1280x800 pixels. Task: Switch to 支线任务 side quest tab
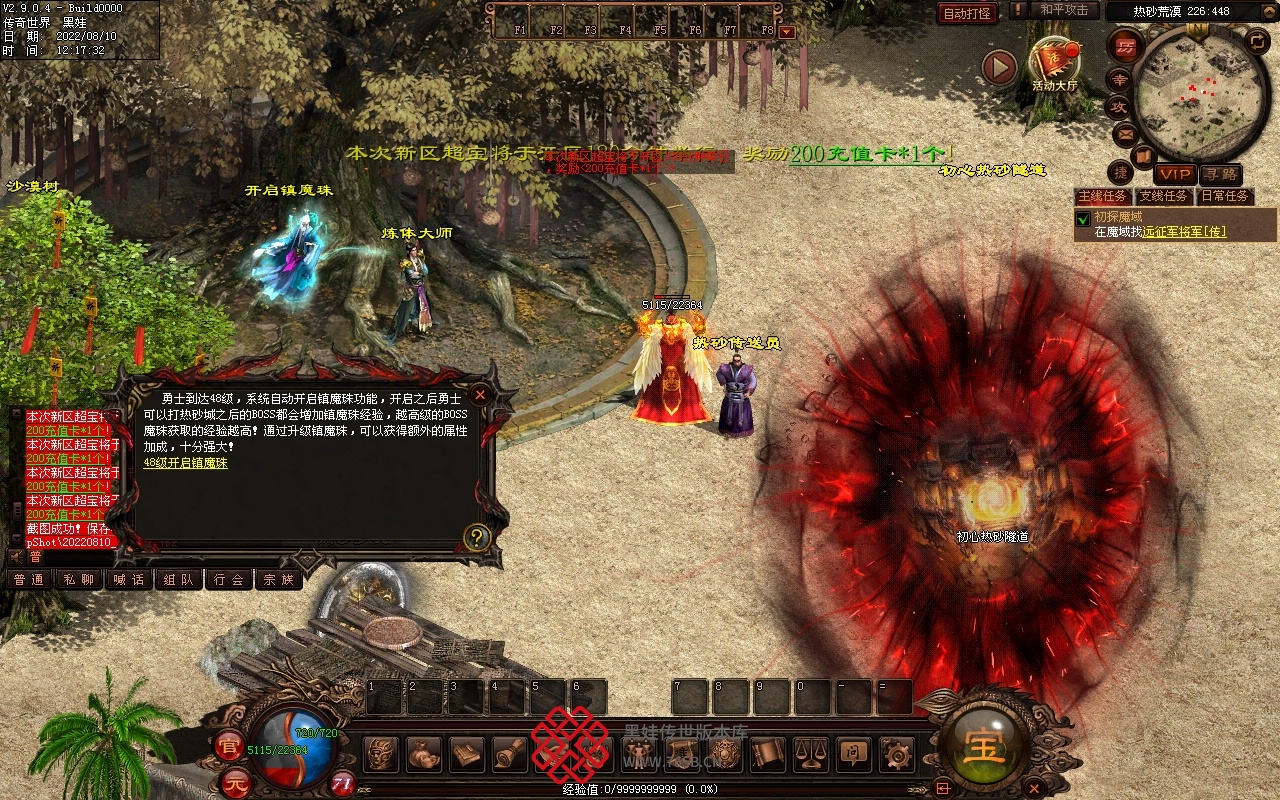(1164, 196)
